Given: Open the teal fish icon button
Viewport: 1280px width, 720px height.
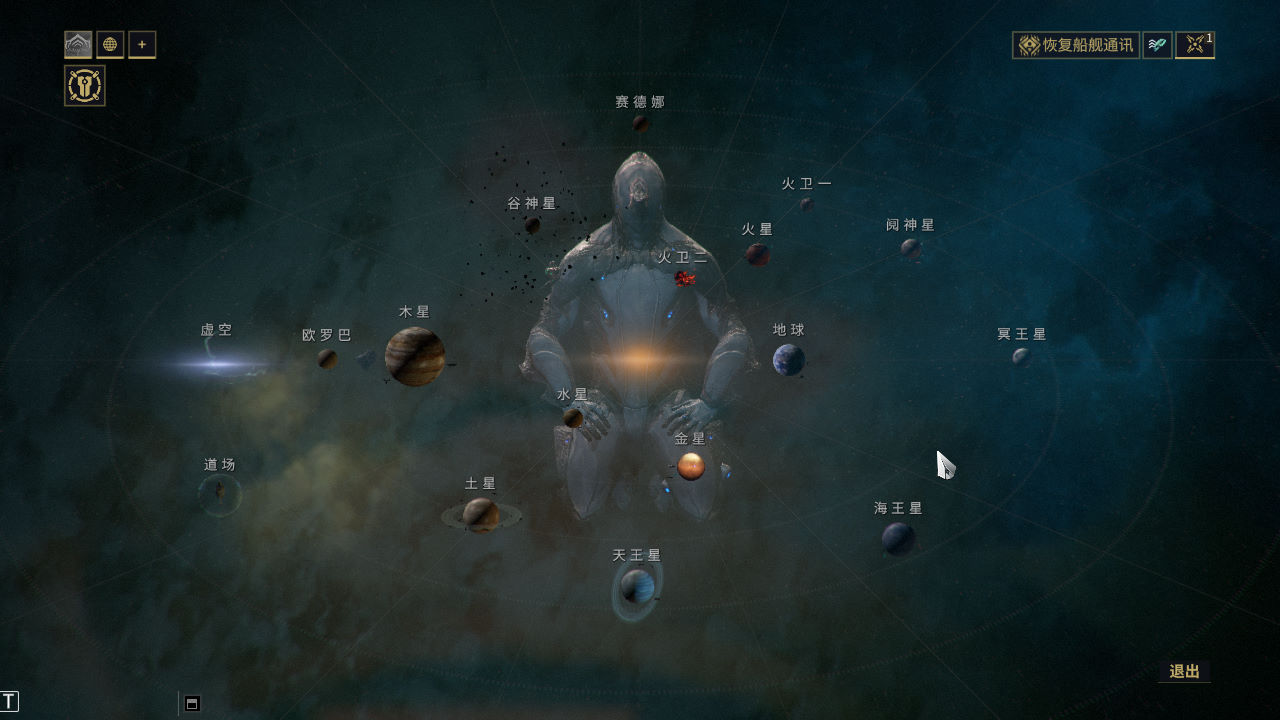Looking at the screenshot, I should [x=1157, y=45].
